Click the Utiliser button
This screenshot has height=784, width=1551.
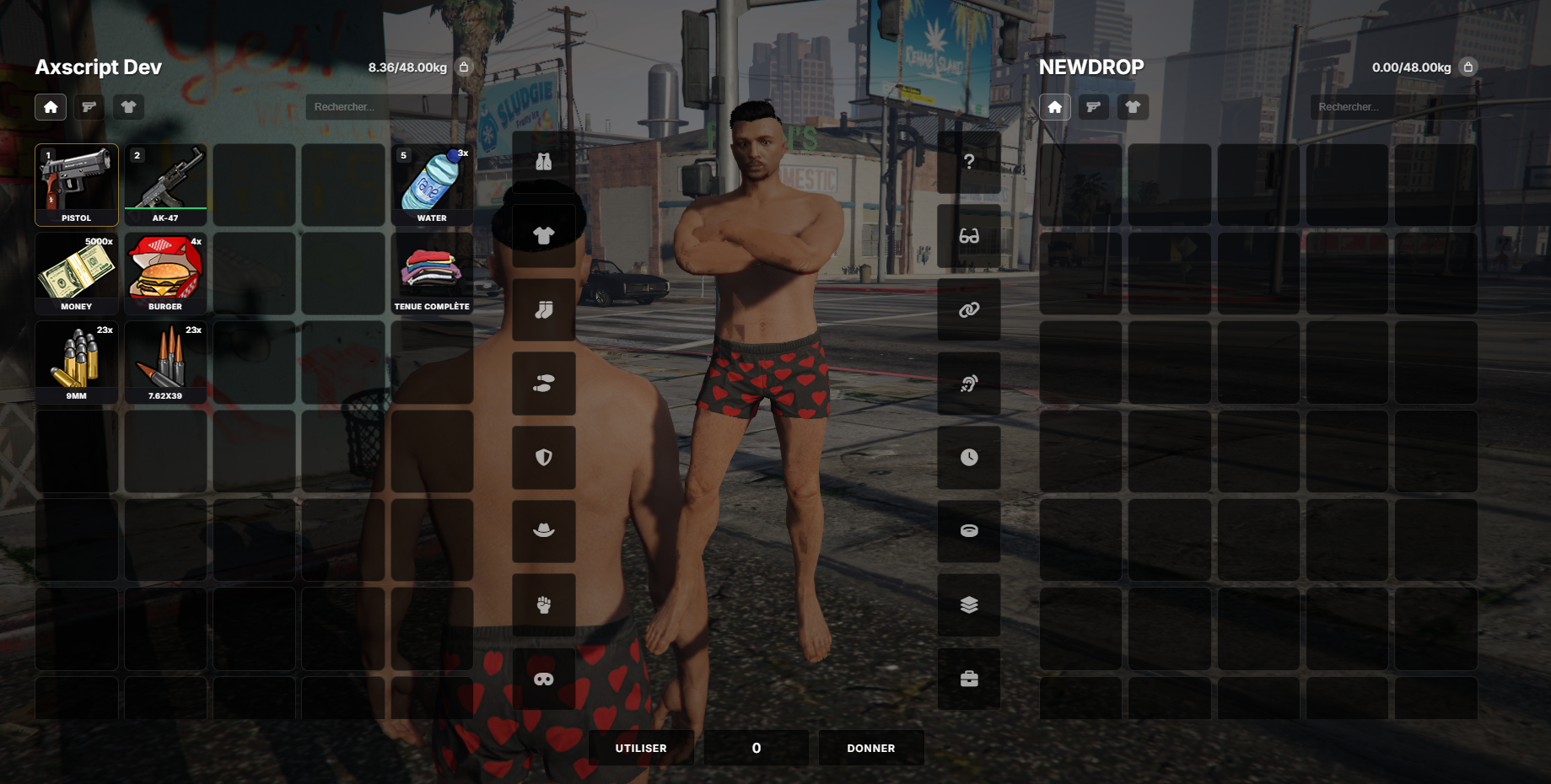click(x=641, y=748)
